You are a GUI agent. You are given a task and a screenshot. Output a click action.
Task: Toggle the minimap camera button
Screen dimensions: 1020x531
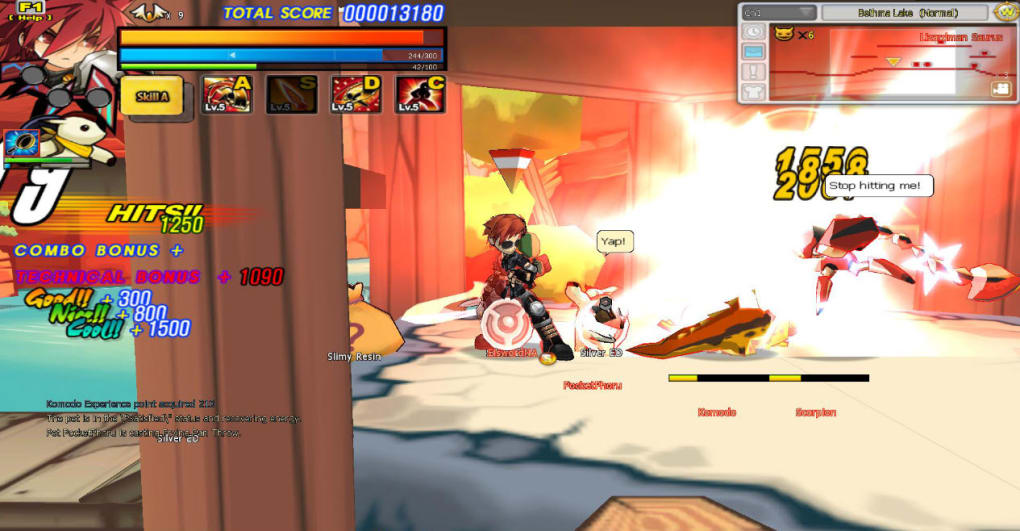pos(1000,88)
